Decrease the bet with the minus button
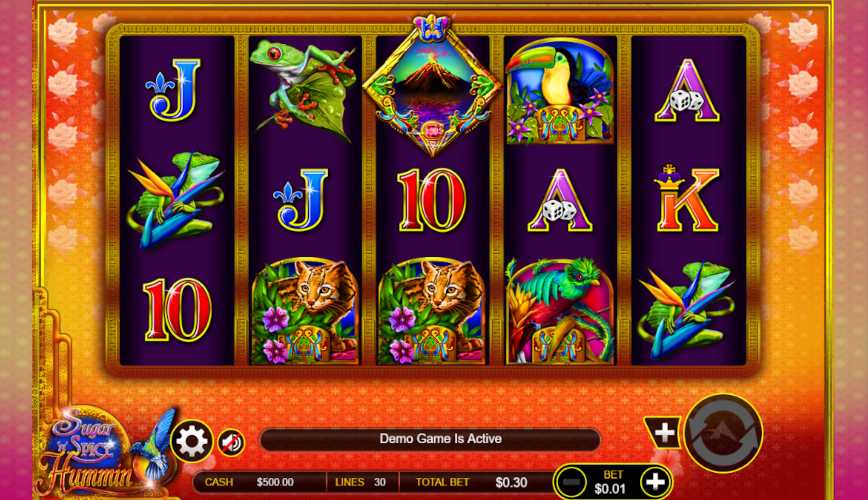Image resolution: width=868 pixels, height=500 pixels. [570, 482]
